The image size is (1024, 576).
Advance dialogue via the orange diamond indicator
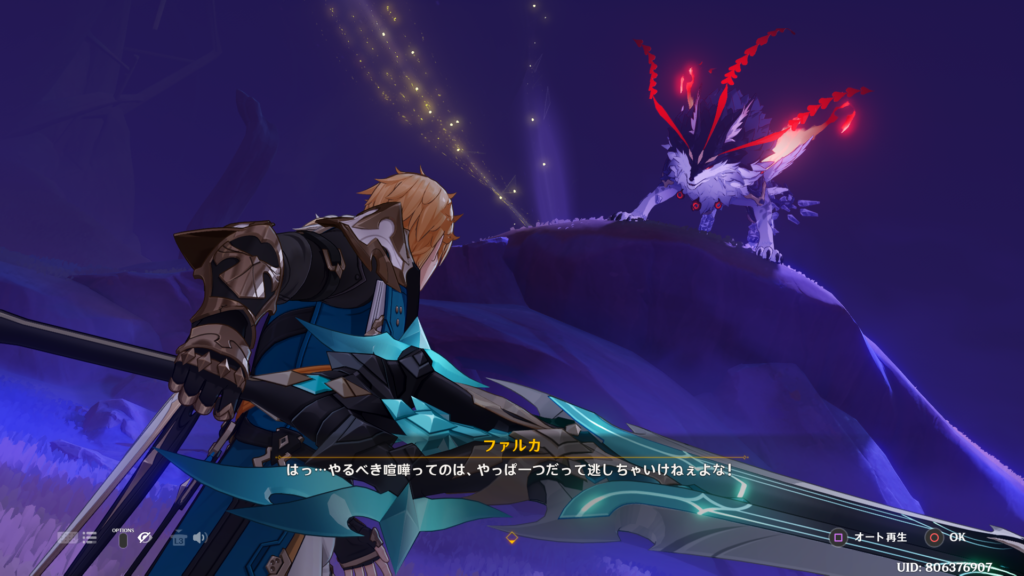click(x=512, y=538)
